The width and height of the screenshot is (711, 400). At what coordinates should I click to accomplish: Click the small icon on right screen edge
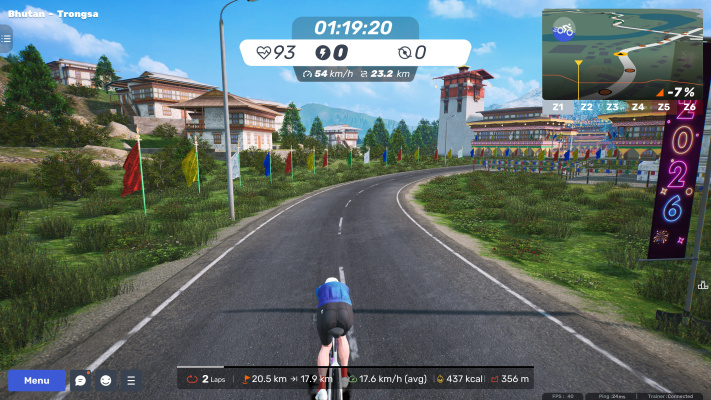[x=703, y=284]
